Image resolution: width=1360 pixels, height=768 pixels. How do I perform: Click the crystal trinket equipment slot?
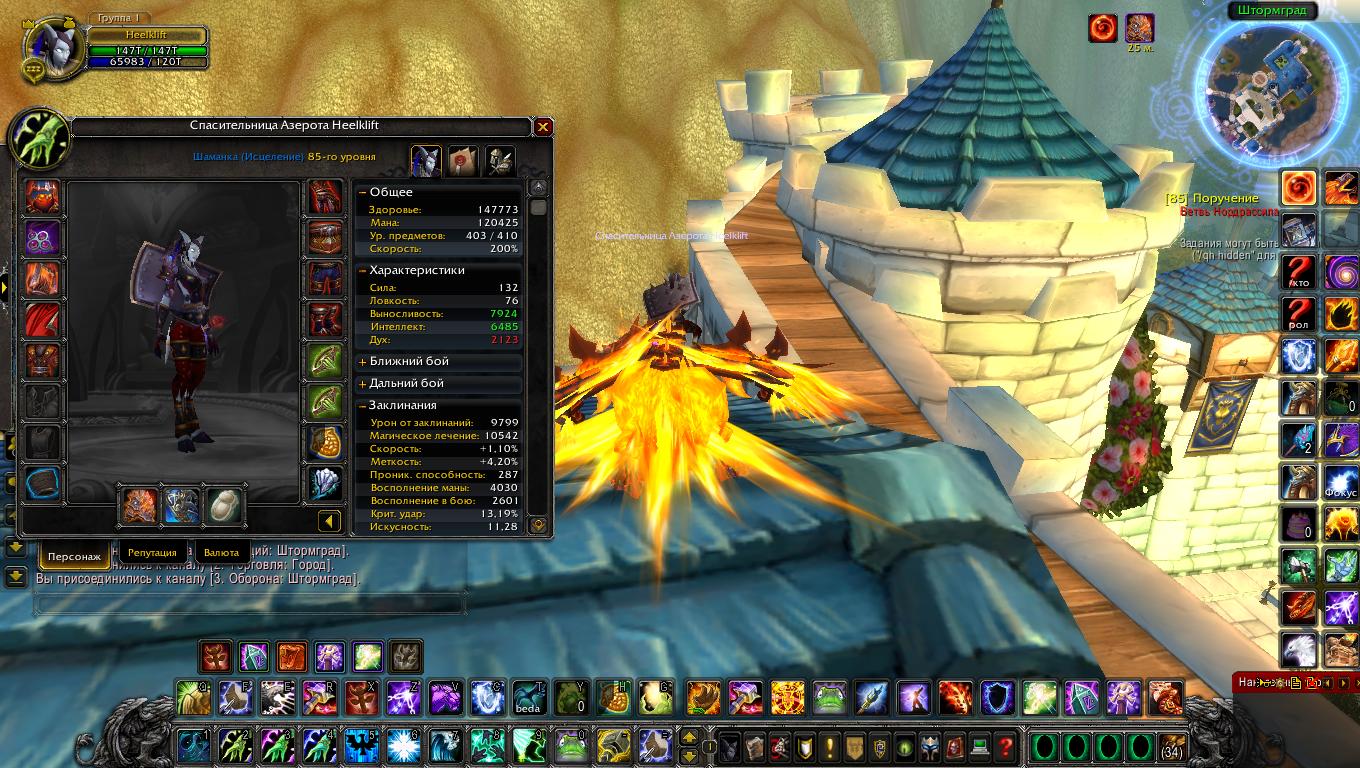pos(324,482)
